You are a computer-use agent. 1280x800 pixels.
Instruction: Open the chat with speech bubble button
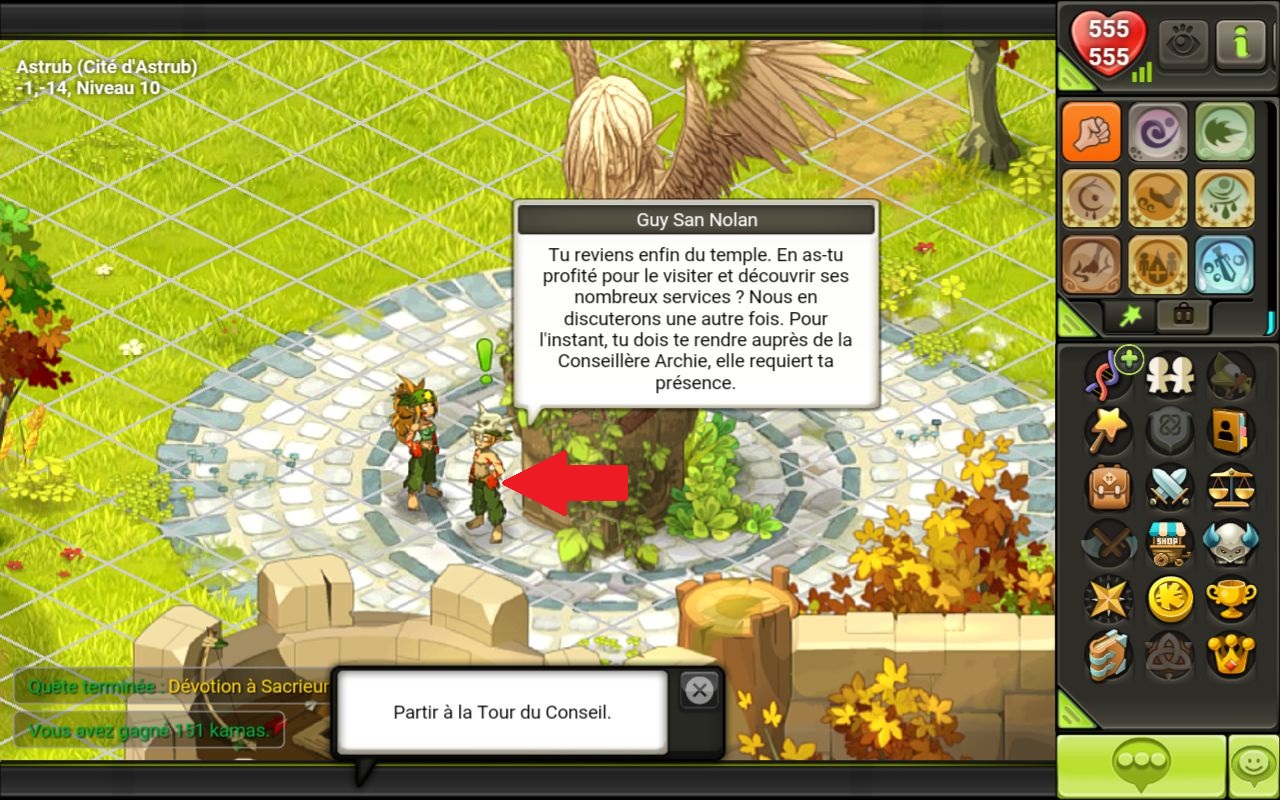(1141, 767)
